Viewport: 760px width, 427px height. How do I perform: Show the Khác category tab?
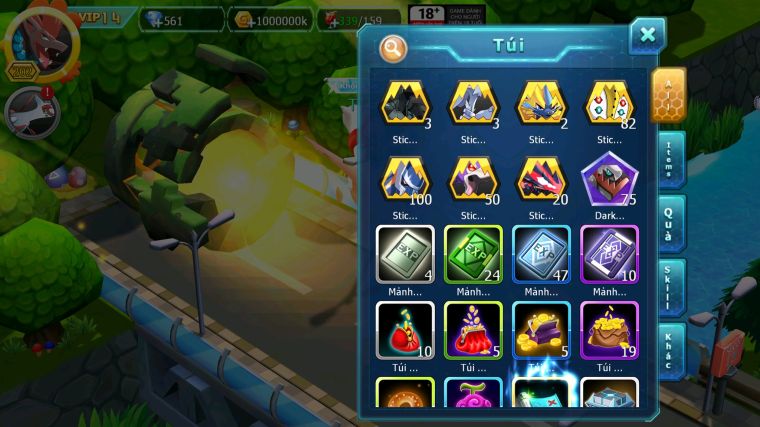(x=670, y=350)
